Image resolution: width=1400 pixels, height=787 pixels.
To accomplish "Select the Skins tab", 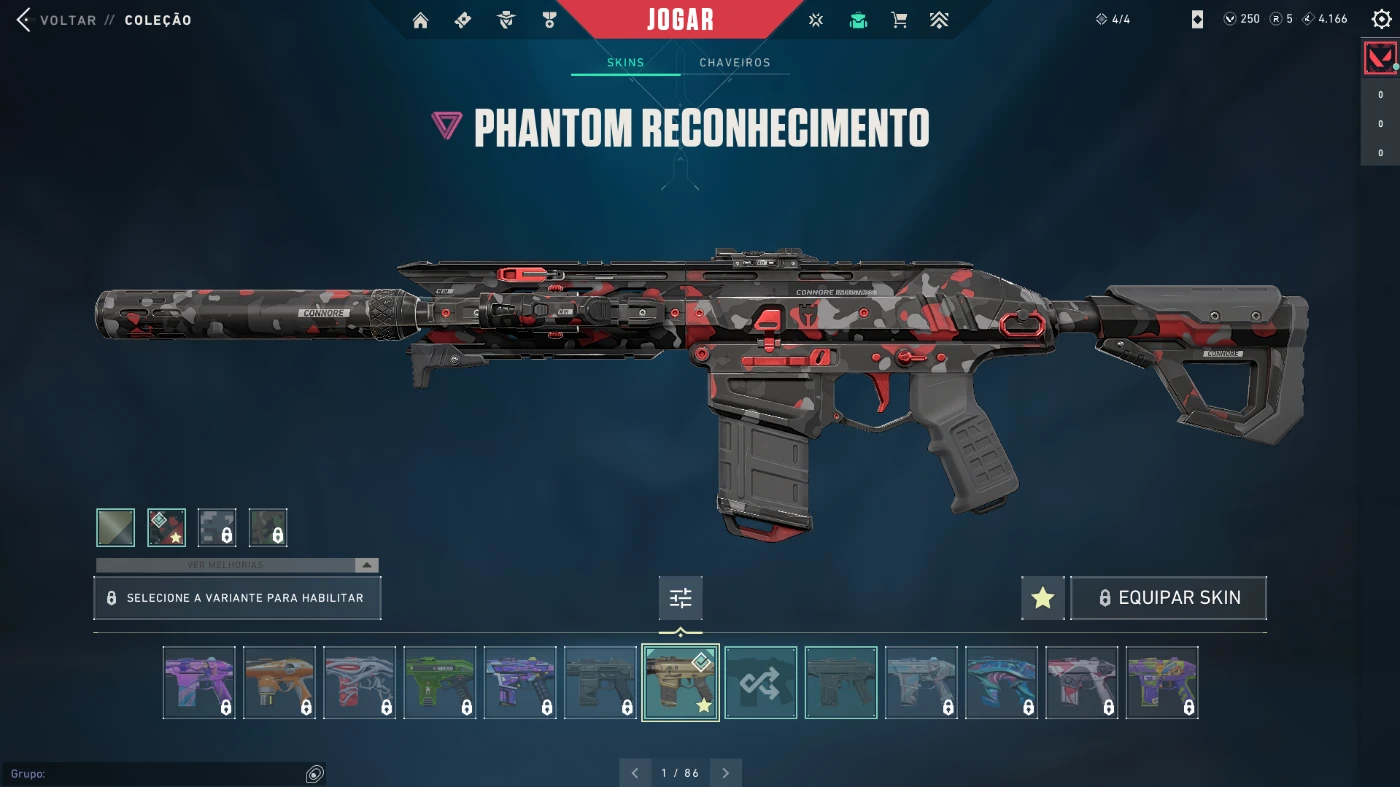I will click(626, 63).
